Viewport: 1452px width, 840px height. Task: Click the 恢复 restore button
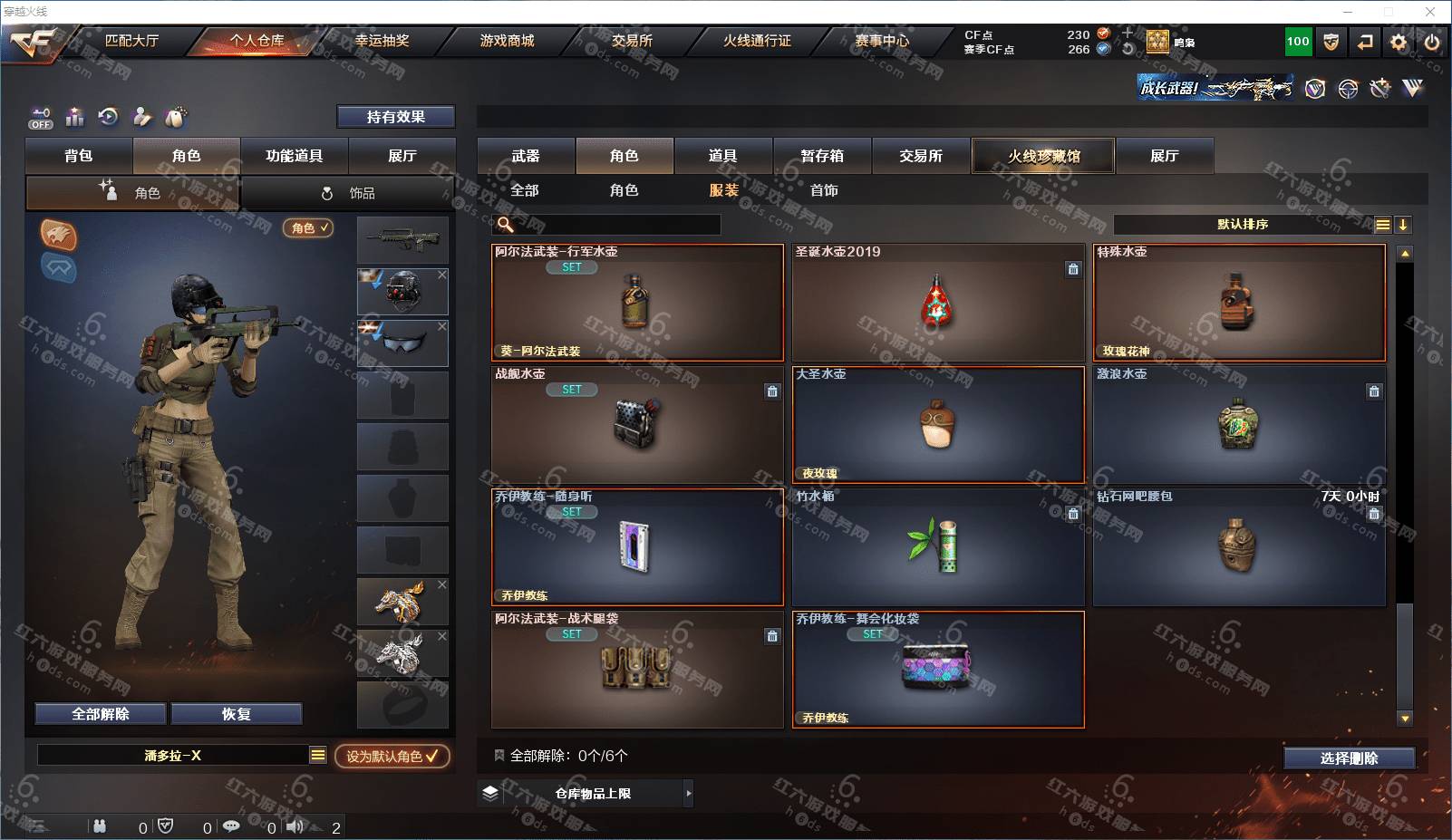[x=237, y=714]
